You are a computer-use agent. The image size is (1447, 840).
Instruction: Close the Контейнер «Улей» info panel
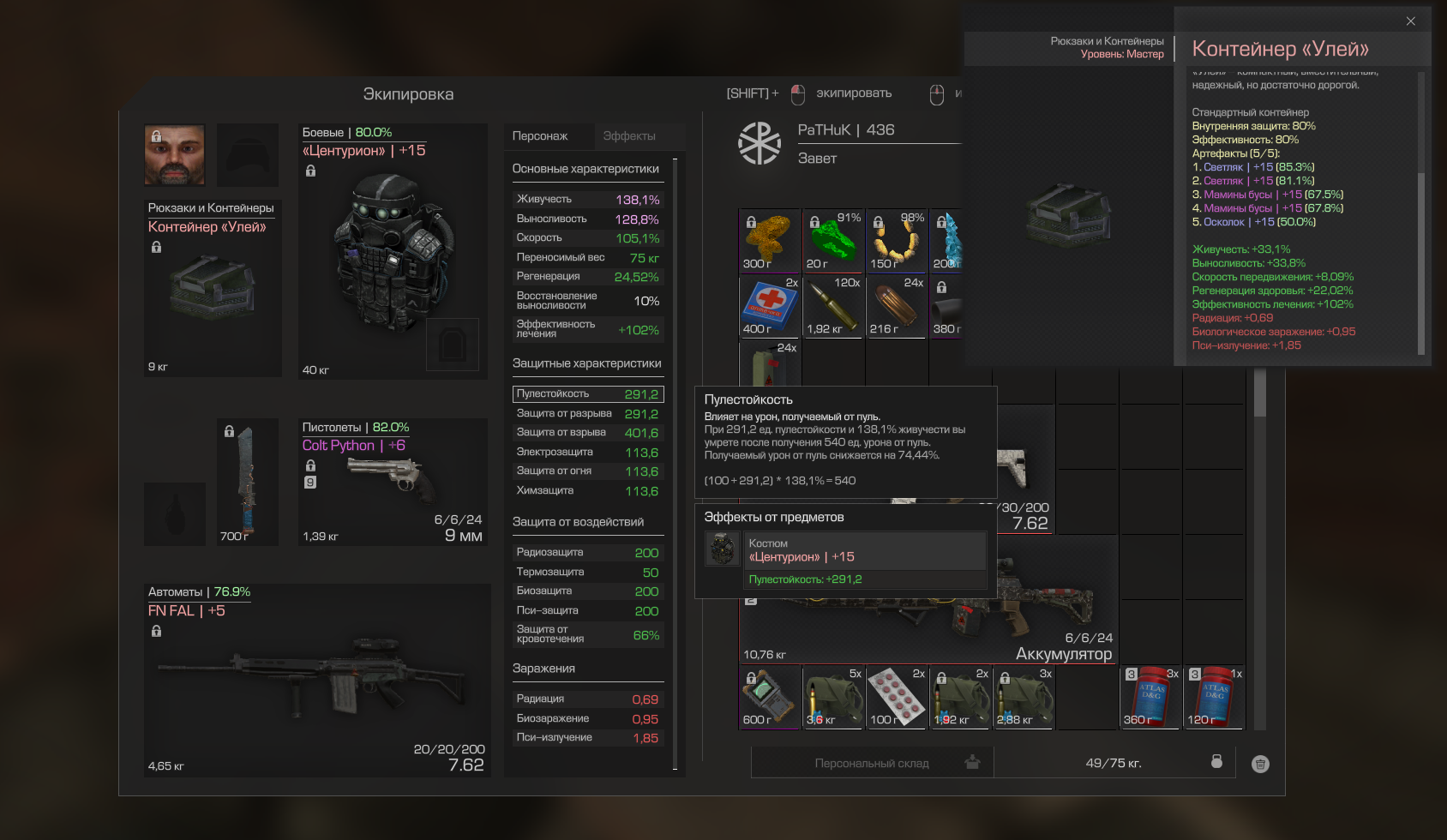pyautogui.click(x=1410, y=21)
